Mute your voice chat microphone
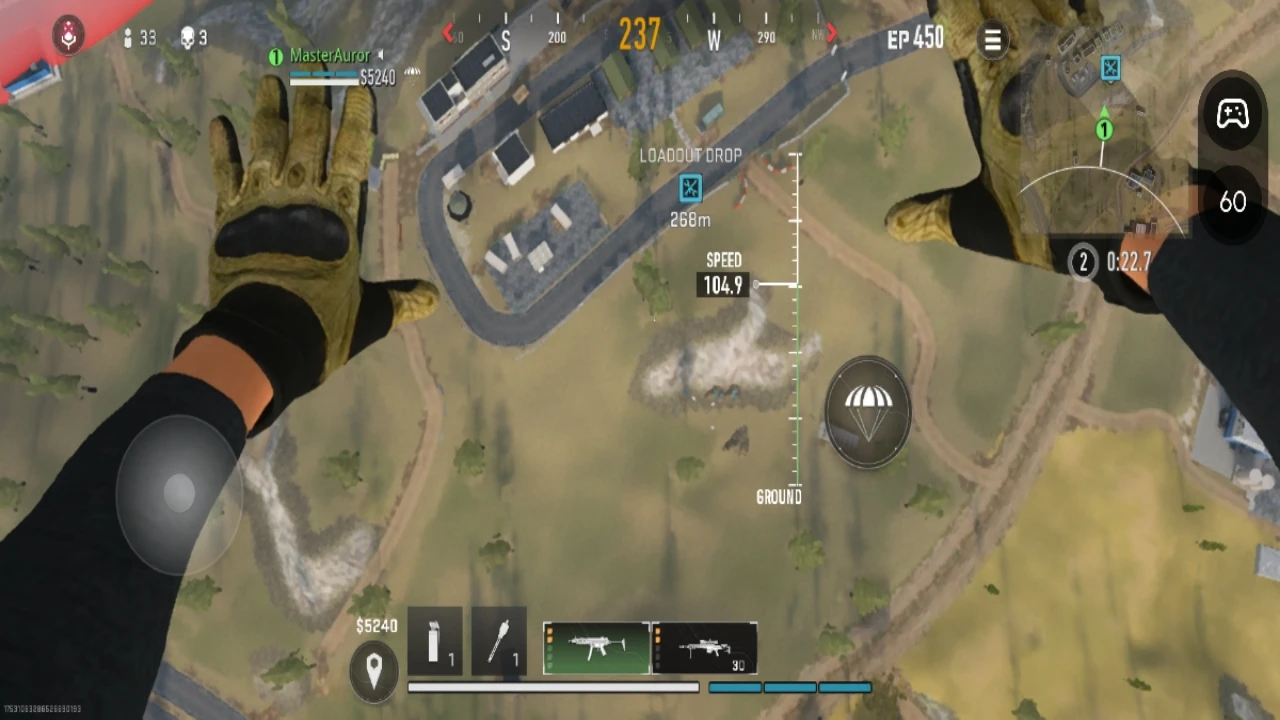 (67, 37)
